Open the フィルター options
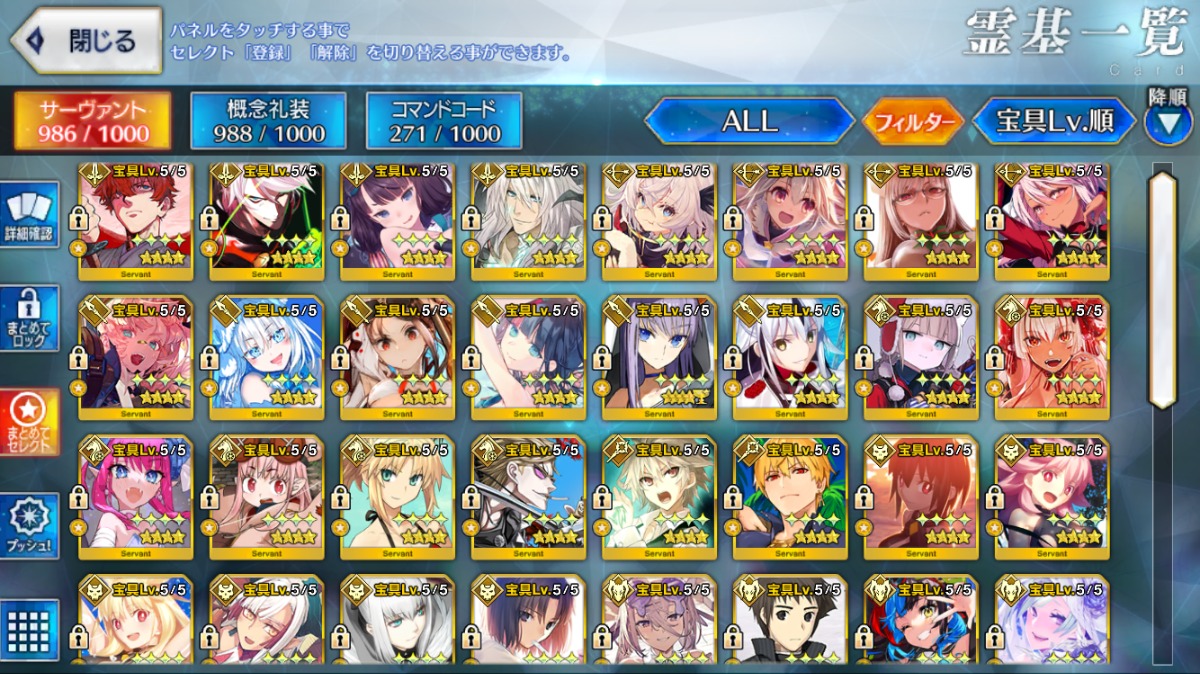 pos(912,123)
